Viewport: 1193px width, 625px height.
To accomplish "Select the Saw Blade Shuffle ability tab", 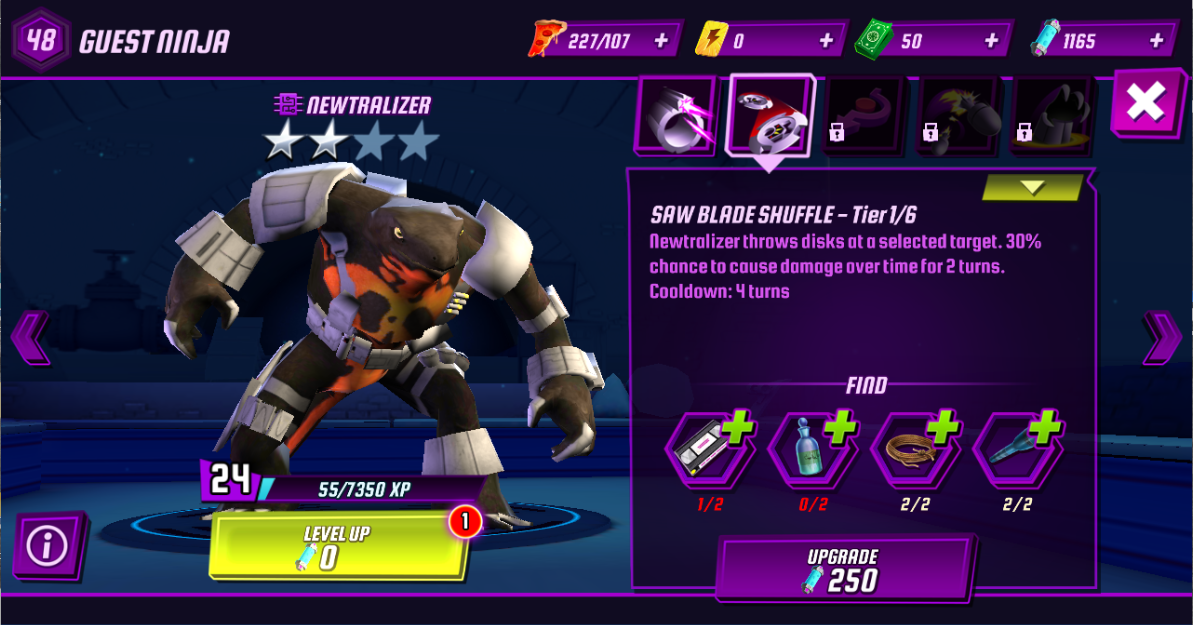I will pos(770,115).
